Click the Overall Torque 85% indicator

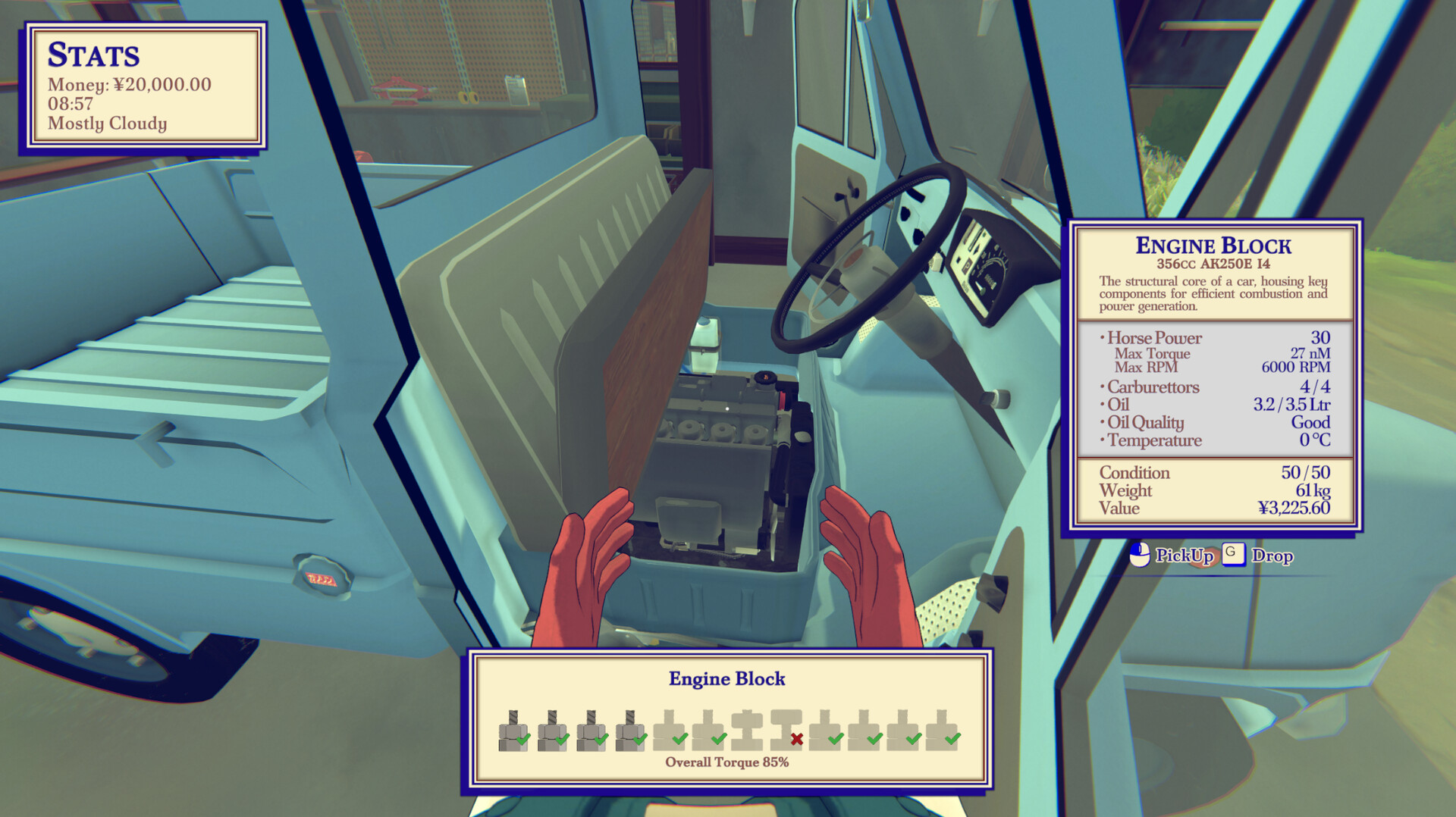point(726,763)
